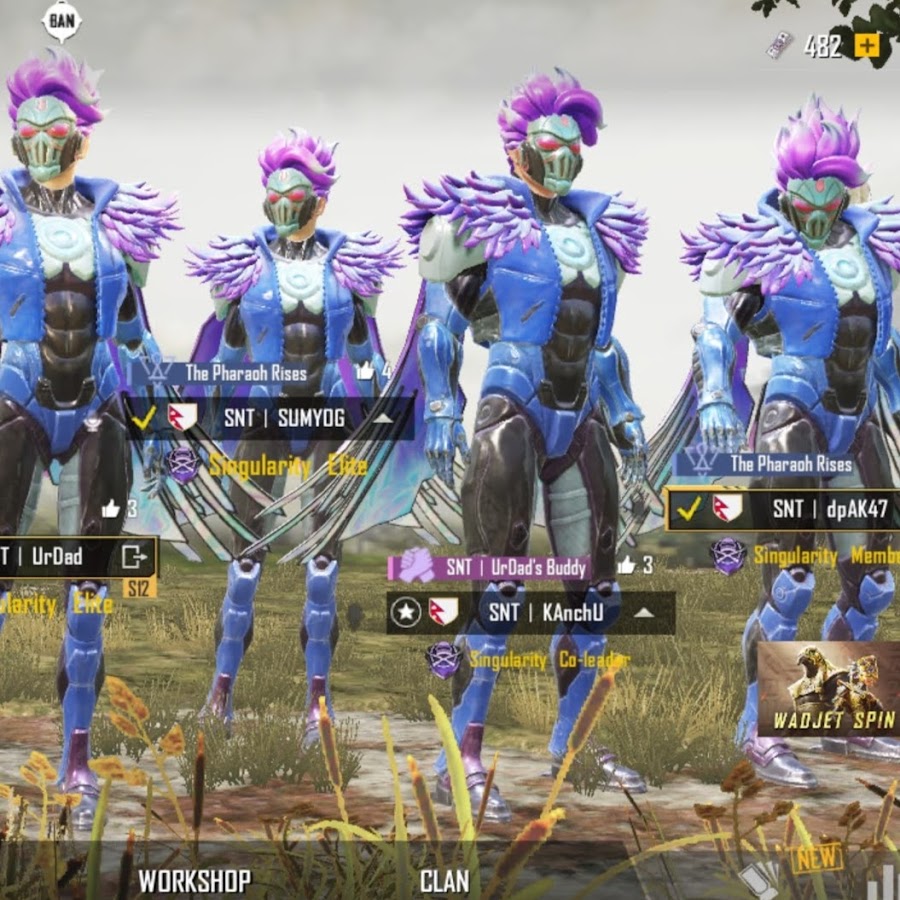Image resolution: width=900 pixels, height=900 pixels.
Task: Expand the arrow on KAnchU's nameplate
Action: pos(644,612)
